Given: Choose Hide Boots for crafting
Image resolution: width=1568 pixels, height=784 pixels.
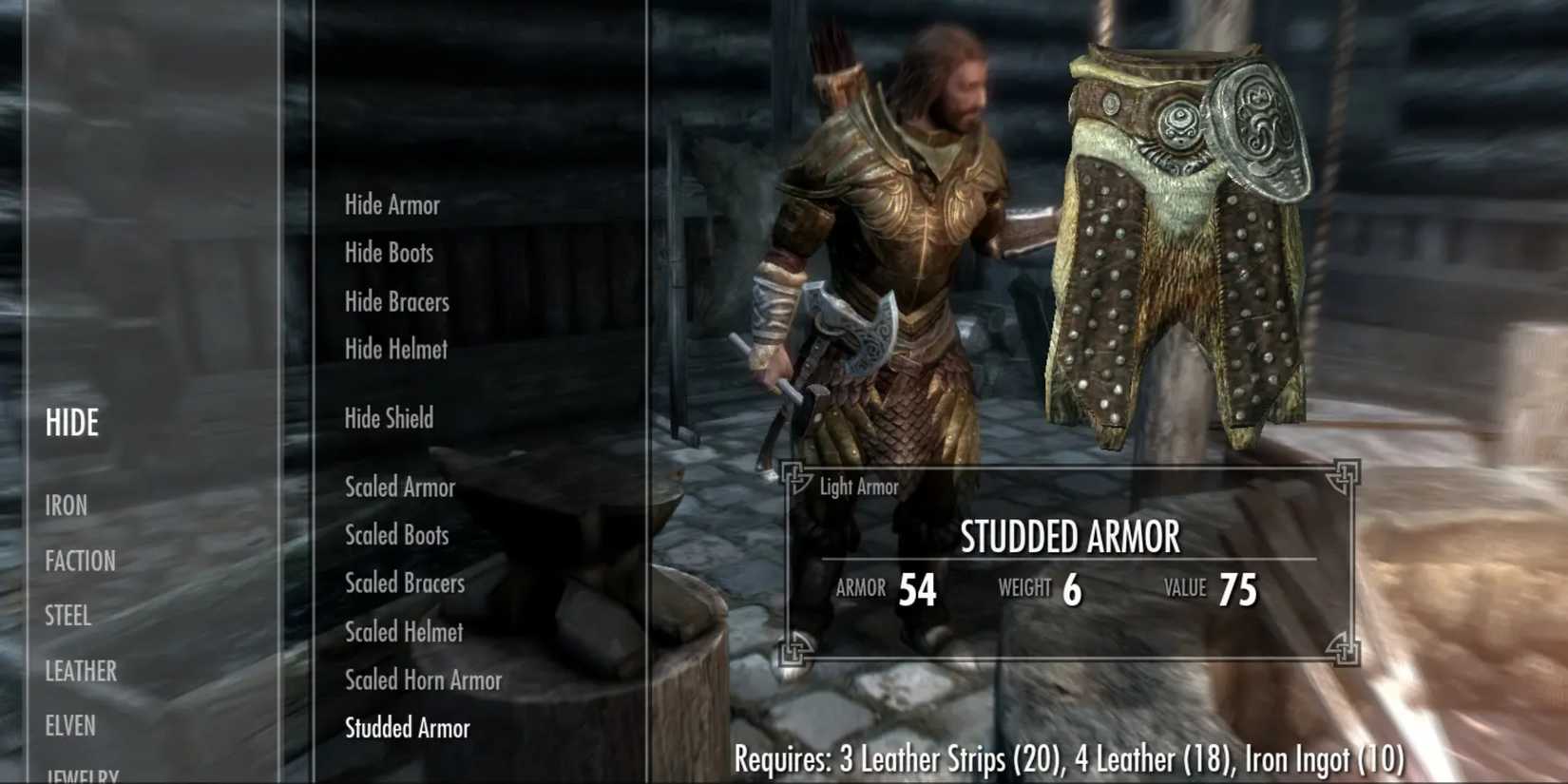Looking at the screenshot, I should (389, 253).
